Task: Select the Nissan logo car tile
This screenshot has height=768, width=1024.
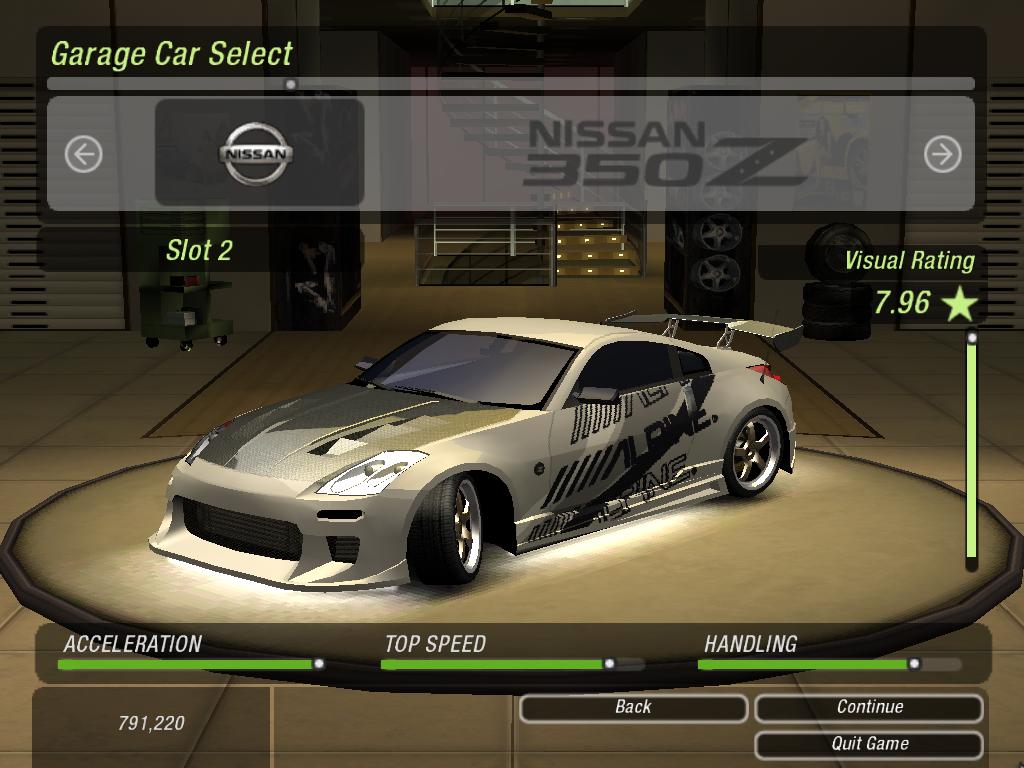Action: point(259,154)
